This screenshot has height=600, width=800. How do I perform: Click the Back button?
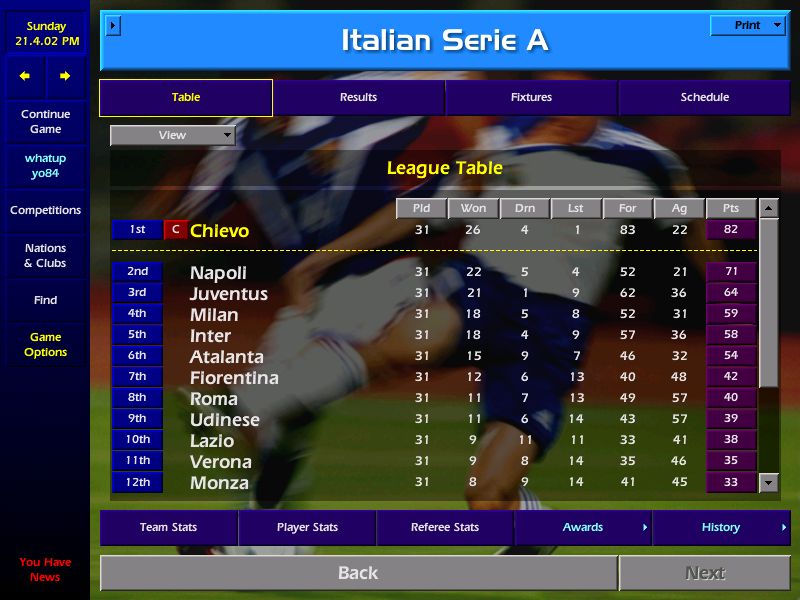[358, 573]
